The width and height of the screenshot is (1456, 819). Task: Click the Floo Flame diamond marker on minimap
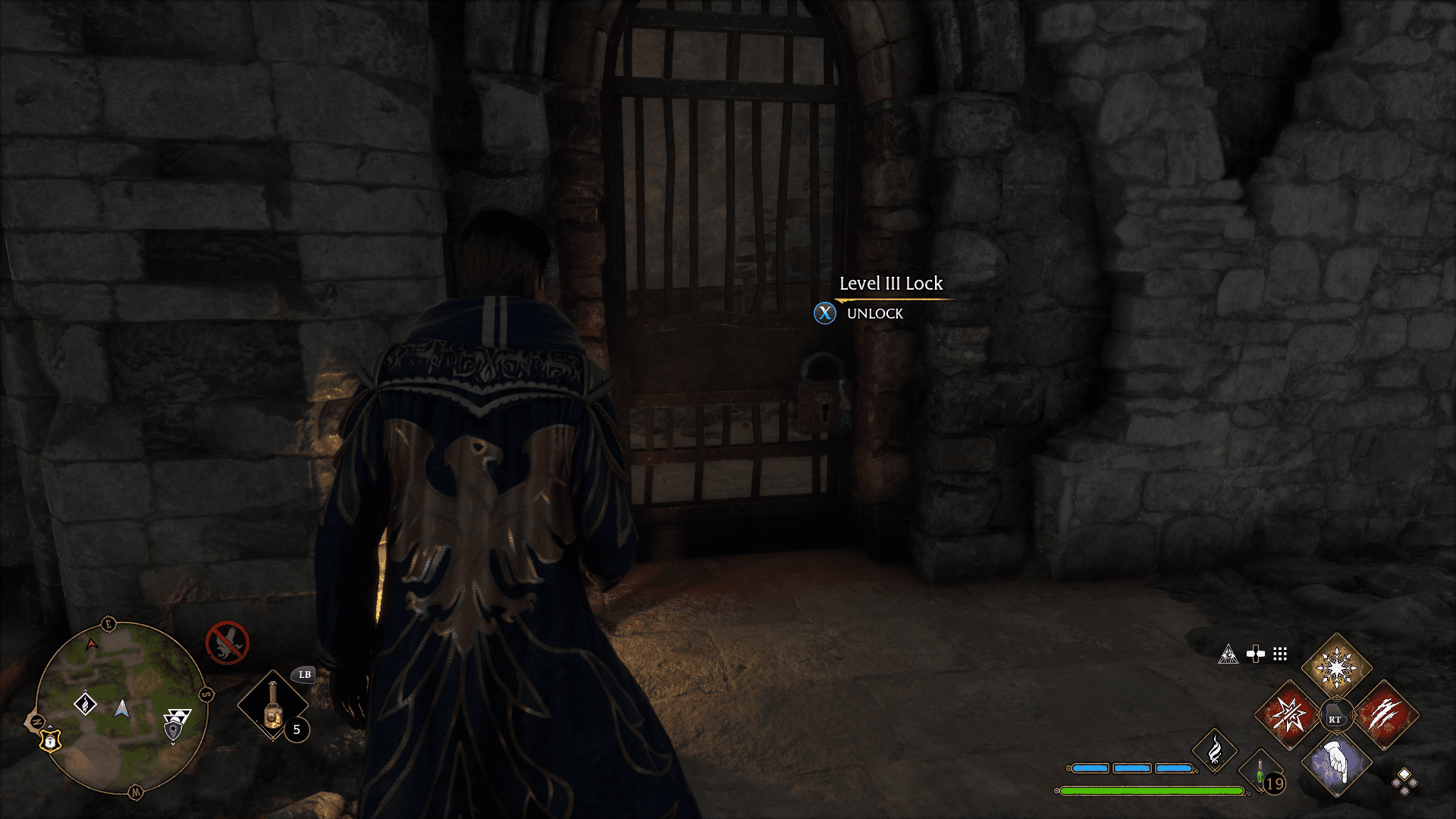tap(85, 704)
